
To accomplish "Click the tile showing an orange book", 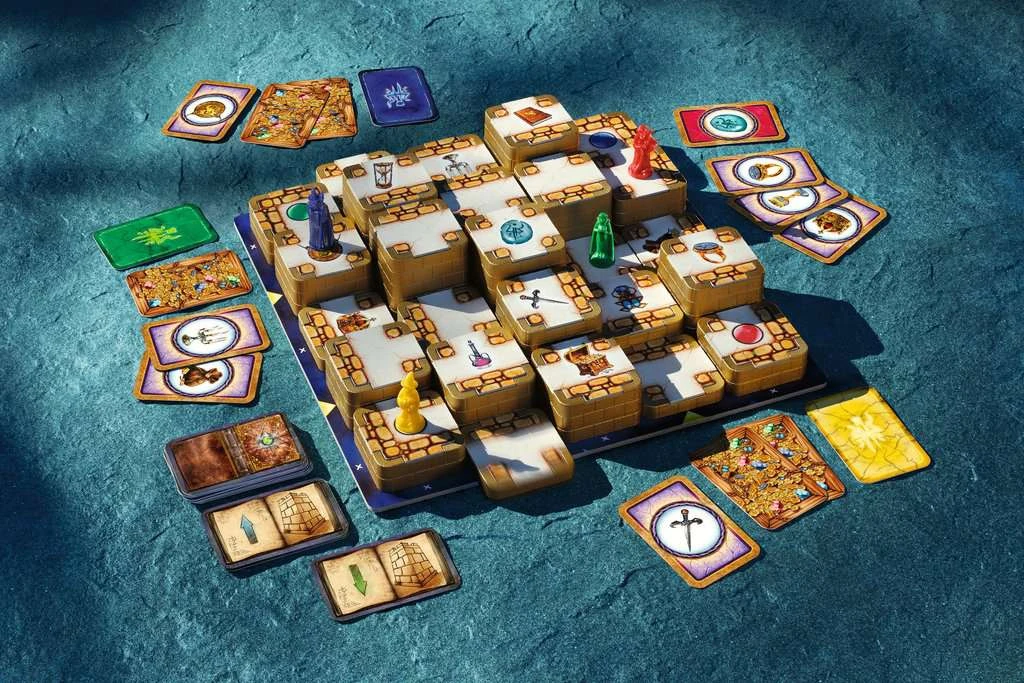I will click(530, 116).
